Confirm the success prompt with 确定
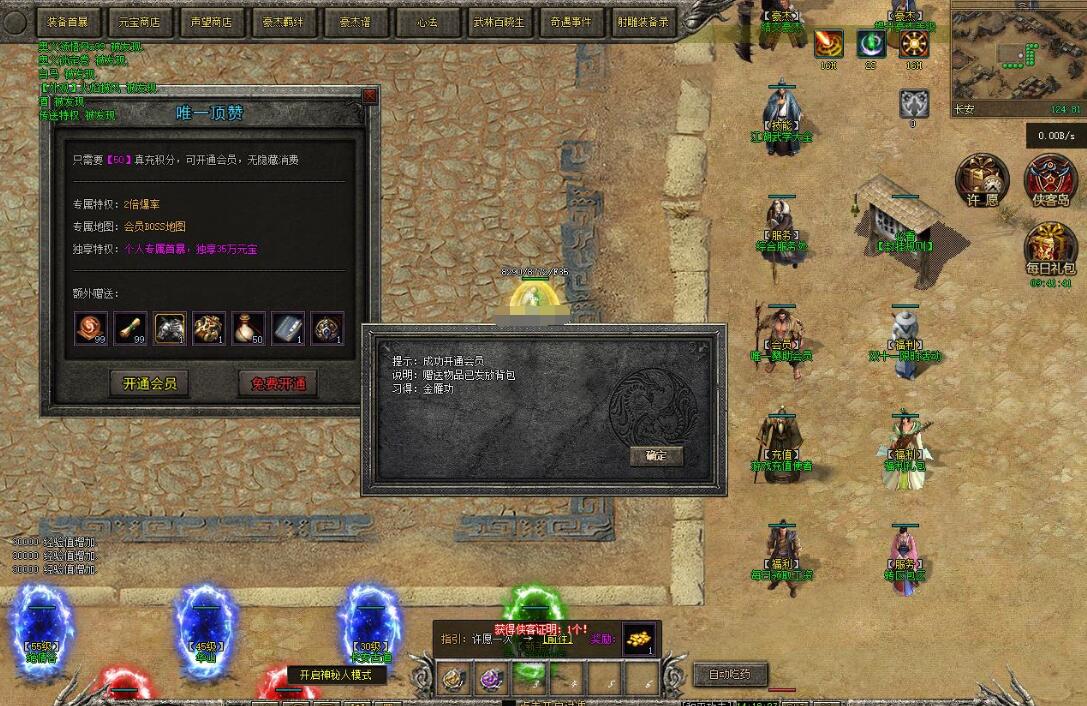The height and width of the screenshot is (706, 1087). click(x=656, y=456)
